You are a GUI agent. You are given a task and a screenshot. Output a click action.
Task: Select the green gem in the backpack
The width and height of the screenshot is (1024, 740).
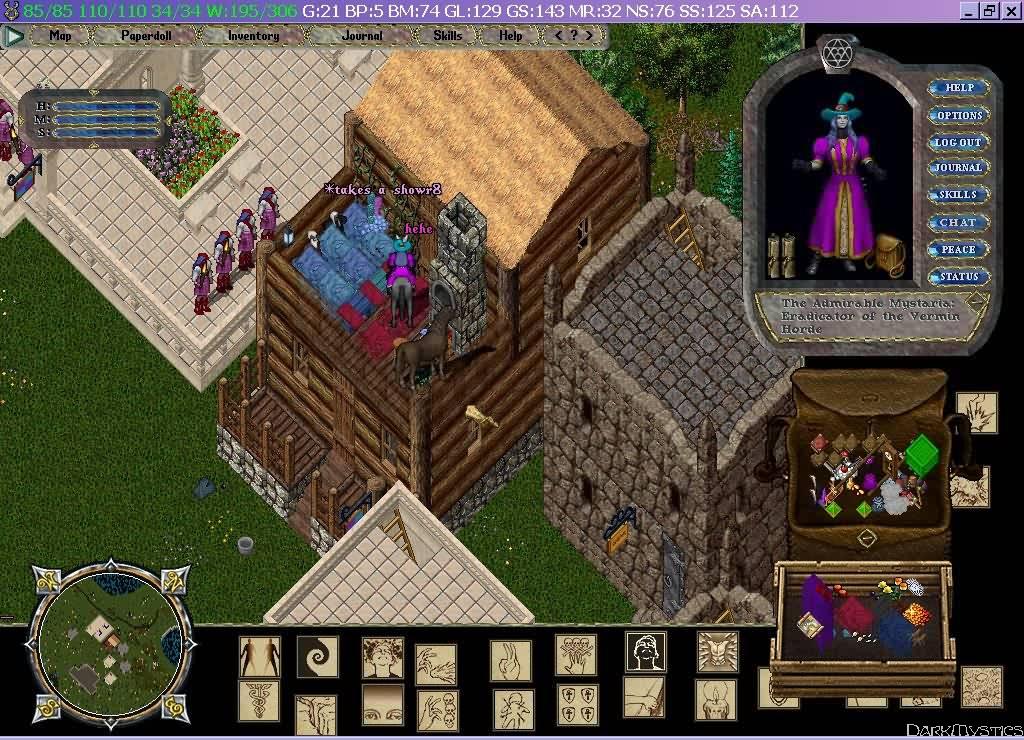921,451
